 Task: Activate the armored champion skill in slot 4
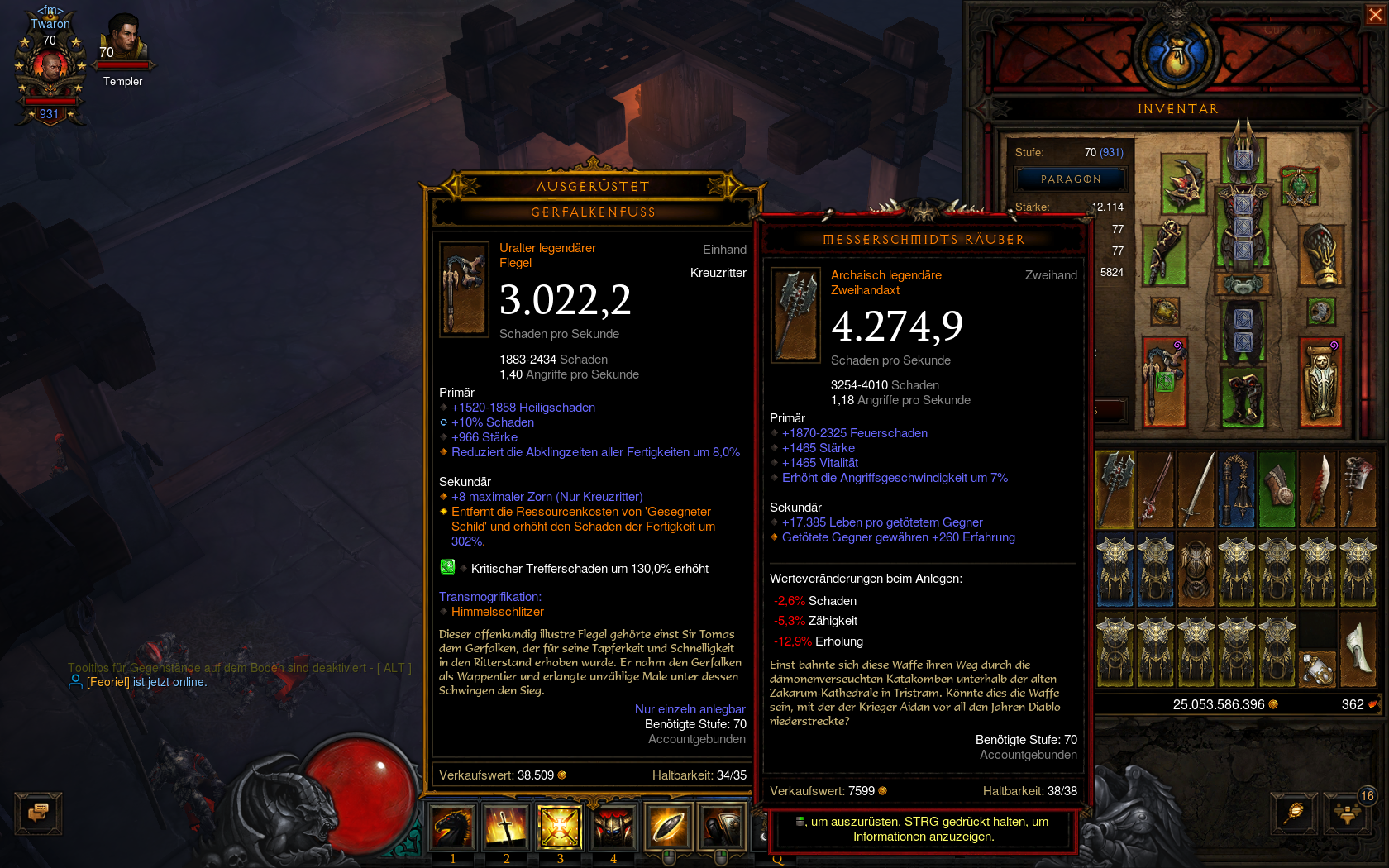pyautogui.click(x=613, y=827)
